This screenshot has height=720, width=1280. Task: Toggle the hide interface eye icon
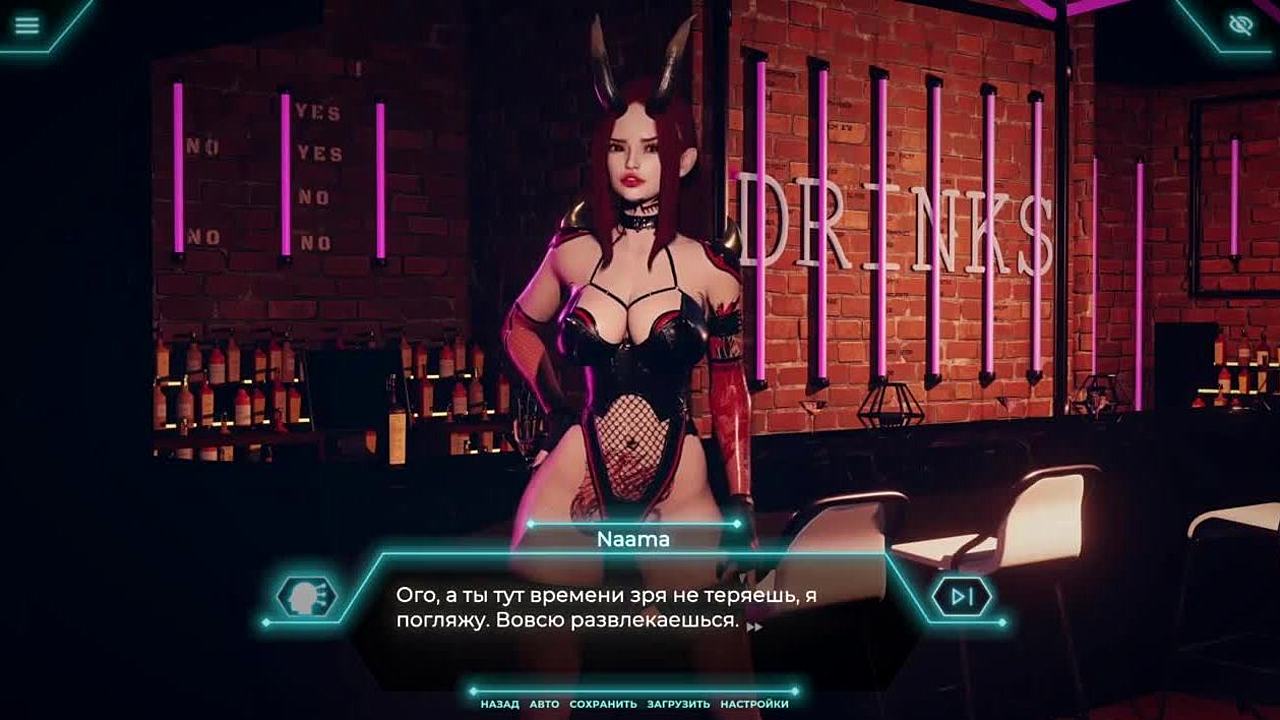1241,25
